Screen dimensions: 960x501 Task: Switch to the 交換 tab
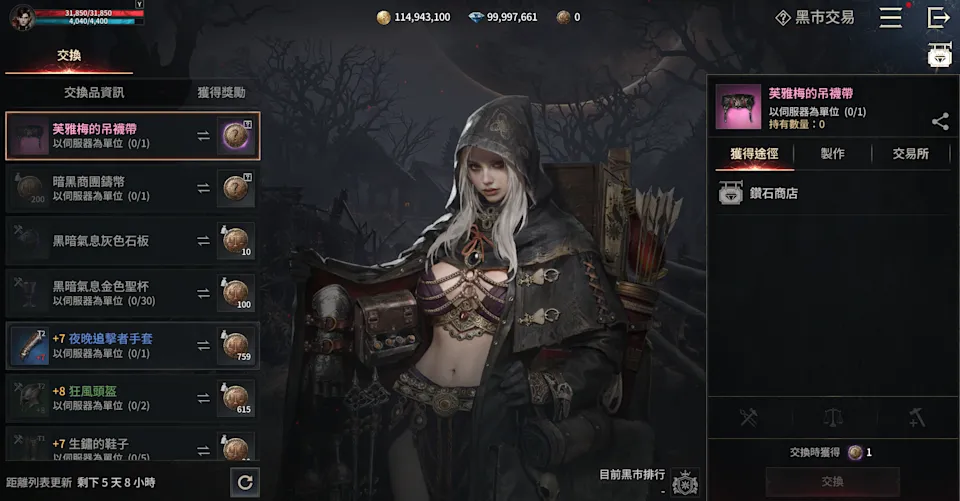pos(68,56)
